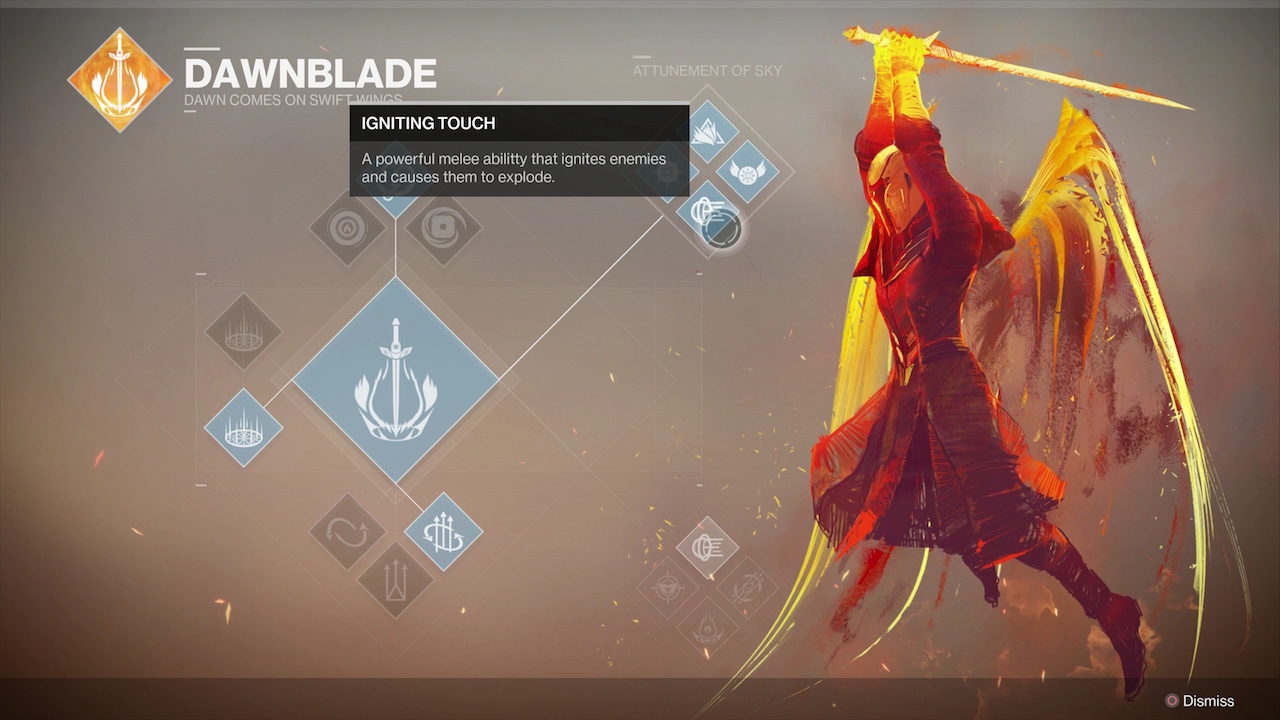Viewport: 1280px width, 720px height.
Task: Select the winged orb perk in Attunement of Sky
Action: (746, 172)
